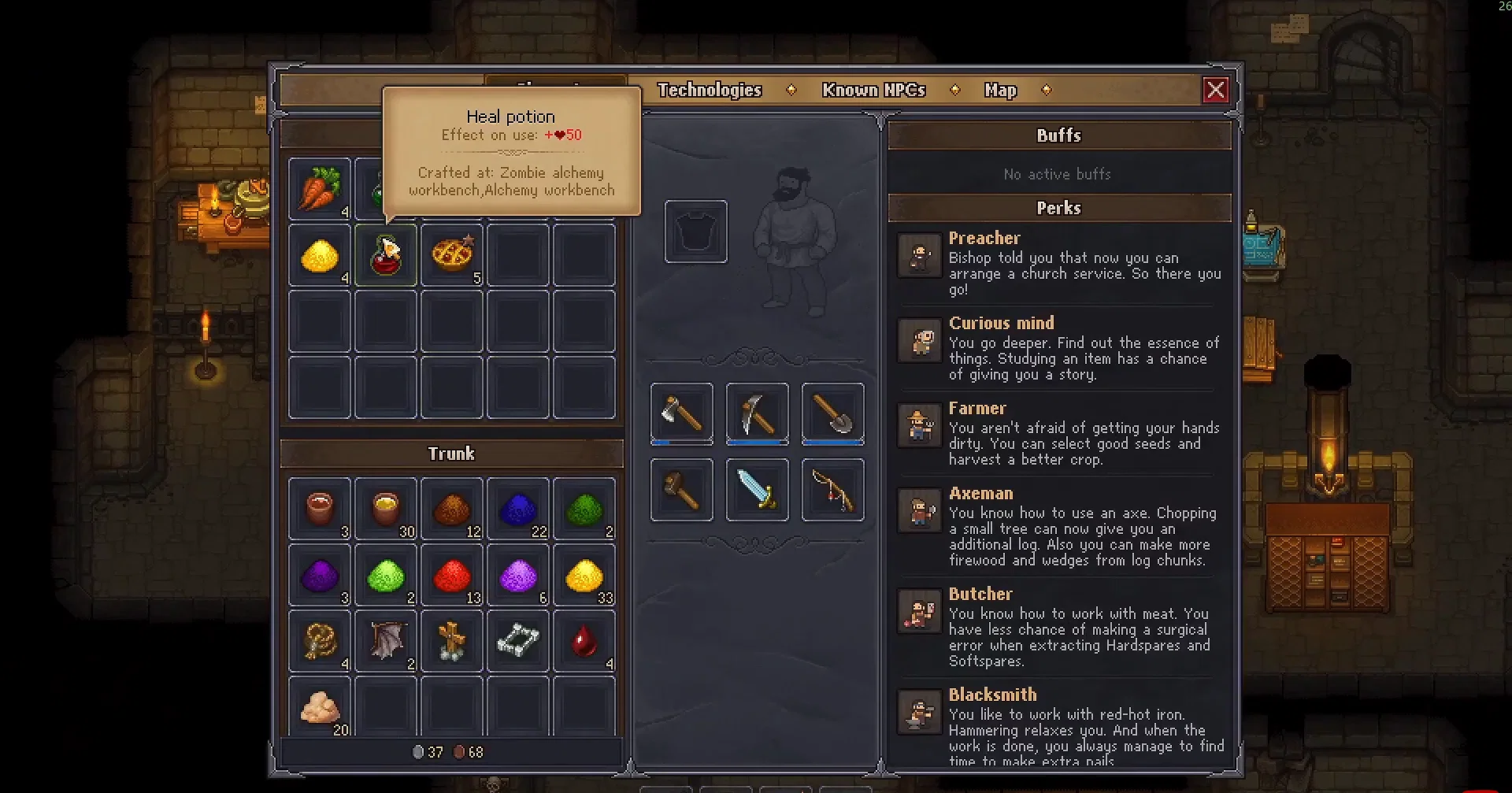
Task: Switch to the Technologies tab
Action: pos(709,90)
